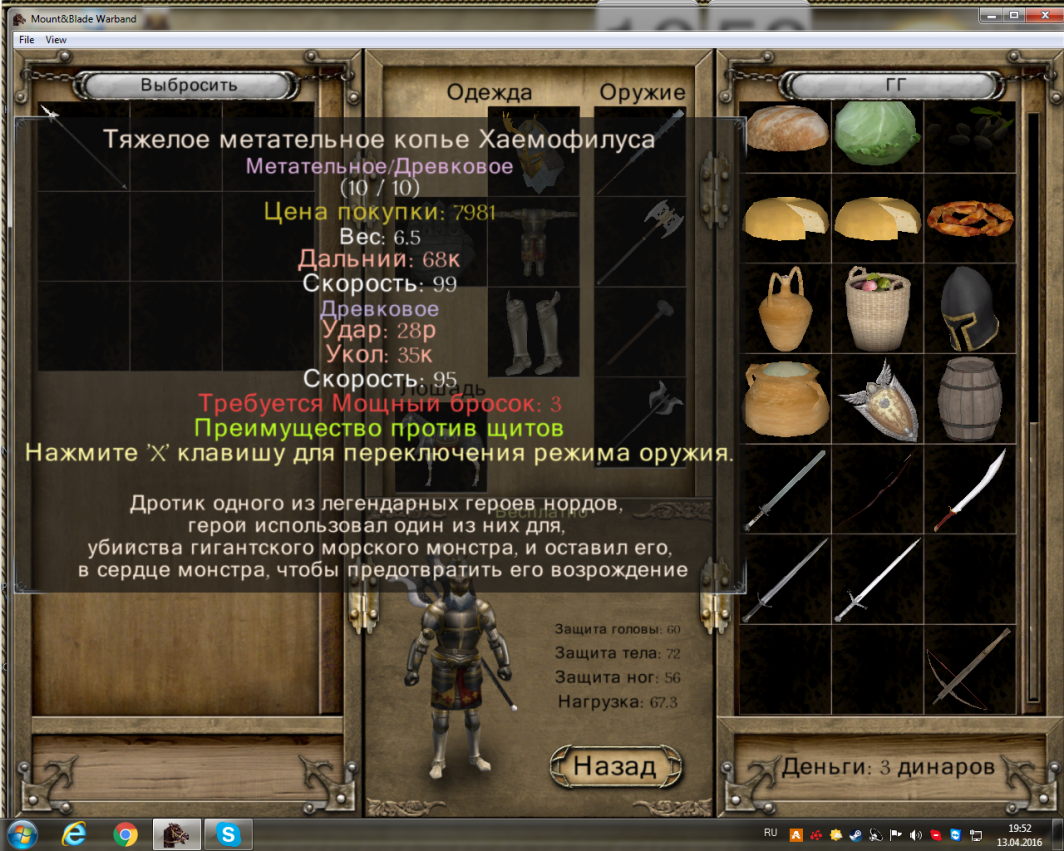The width and height of the screenshot is (1064, 851).
Task: Click the Назад back button
Action: pos(614,766)
